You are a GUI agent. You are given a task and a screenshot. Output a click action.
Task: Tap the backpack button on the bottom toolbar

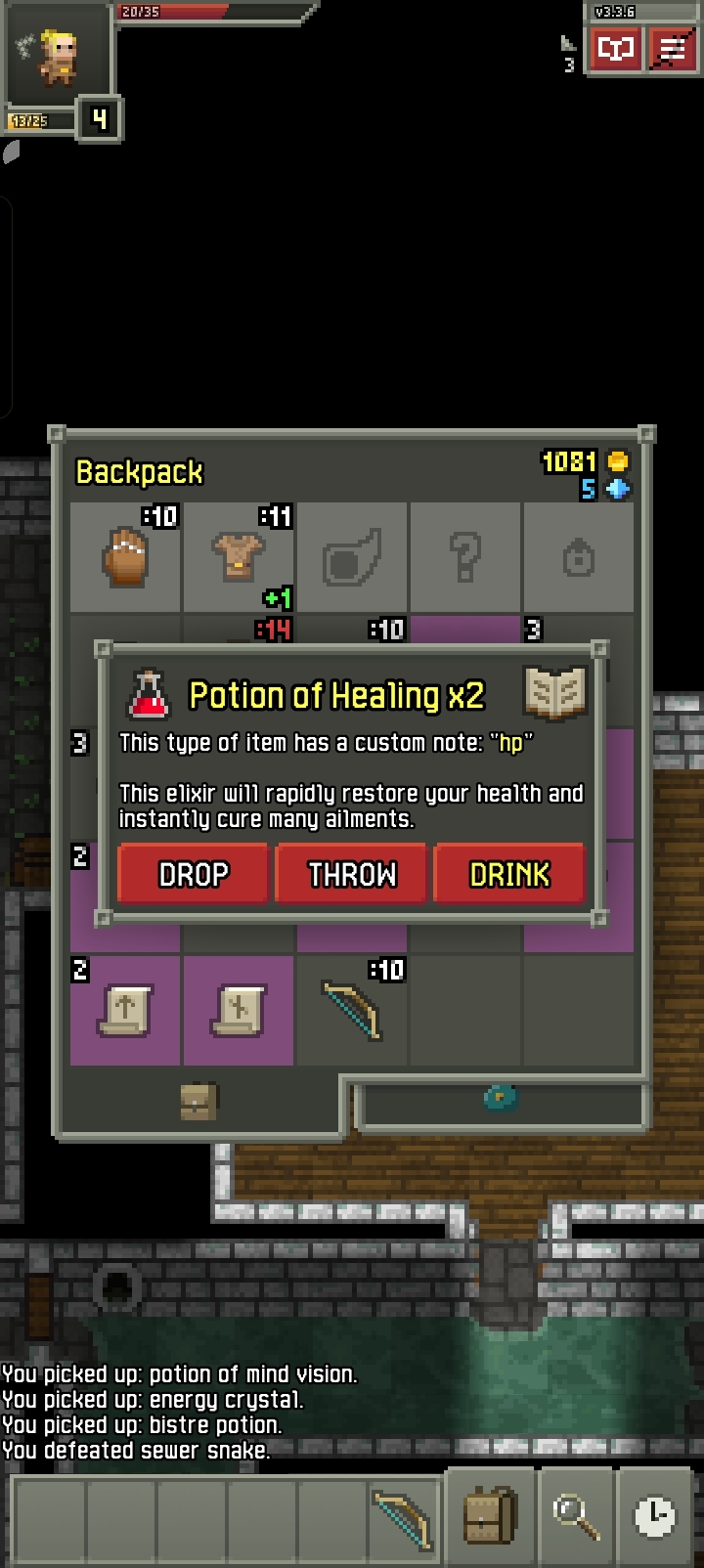489,1516
